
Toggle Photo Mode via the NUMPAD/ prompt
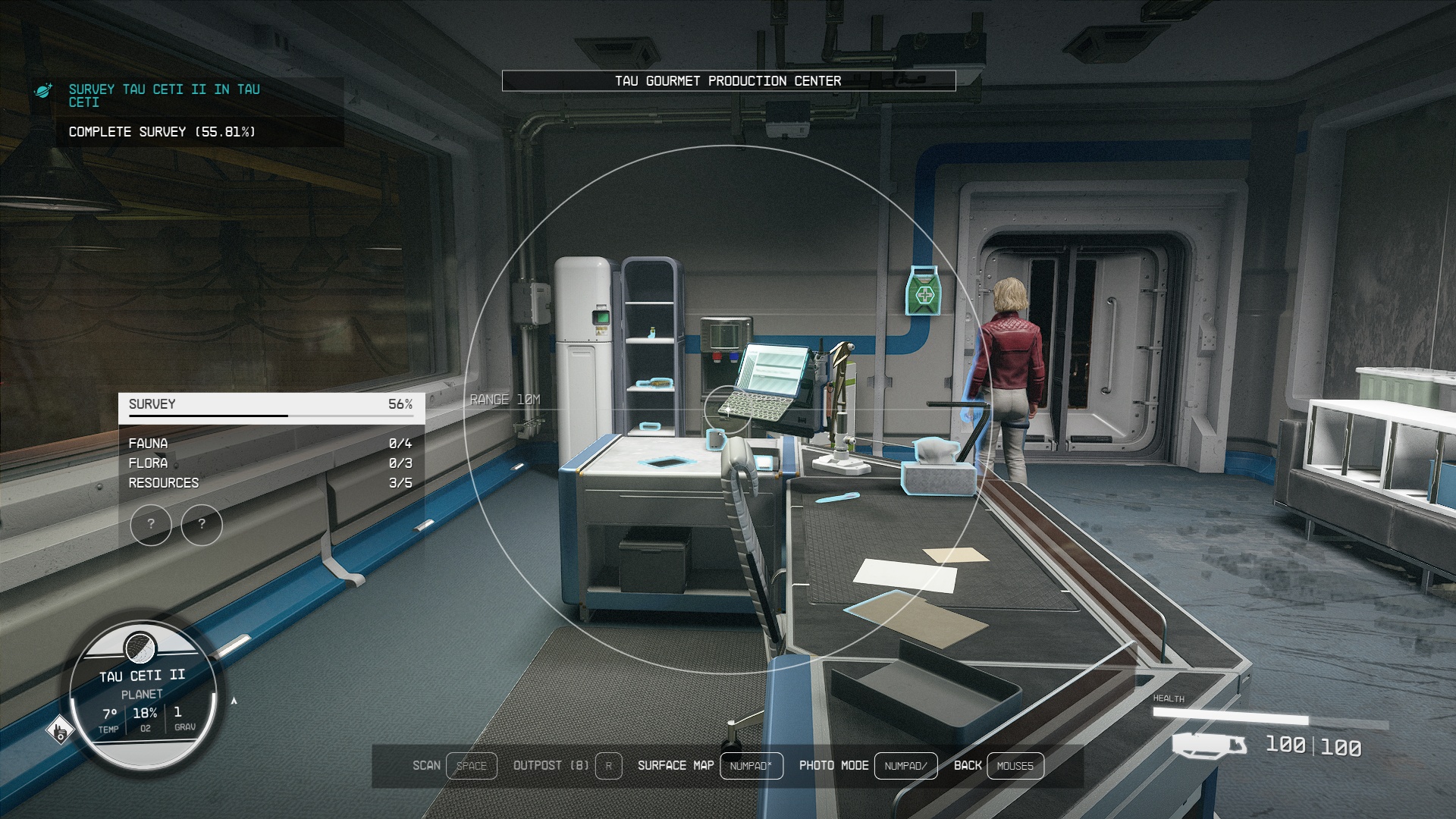905,766
